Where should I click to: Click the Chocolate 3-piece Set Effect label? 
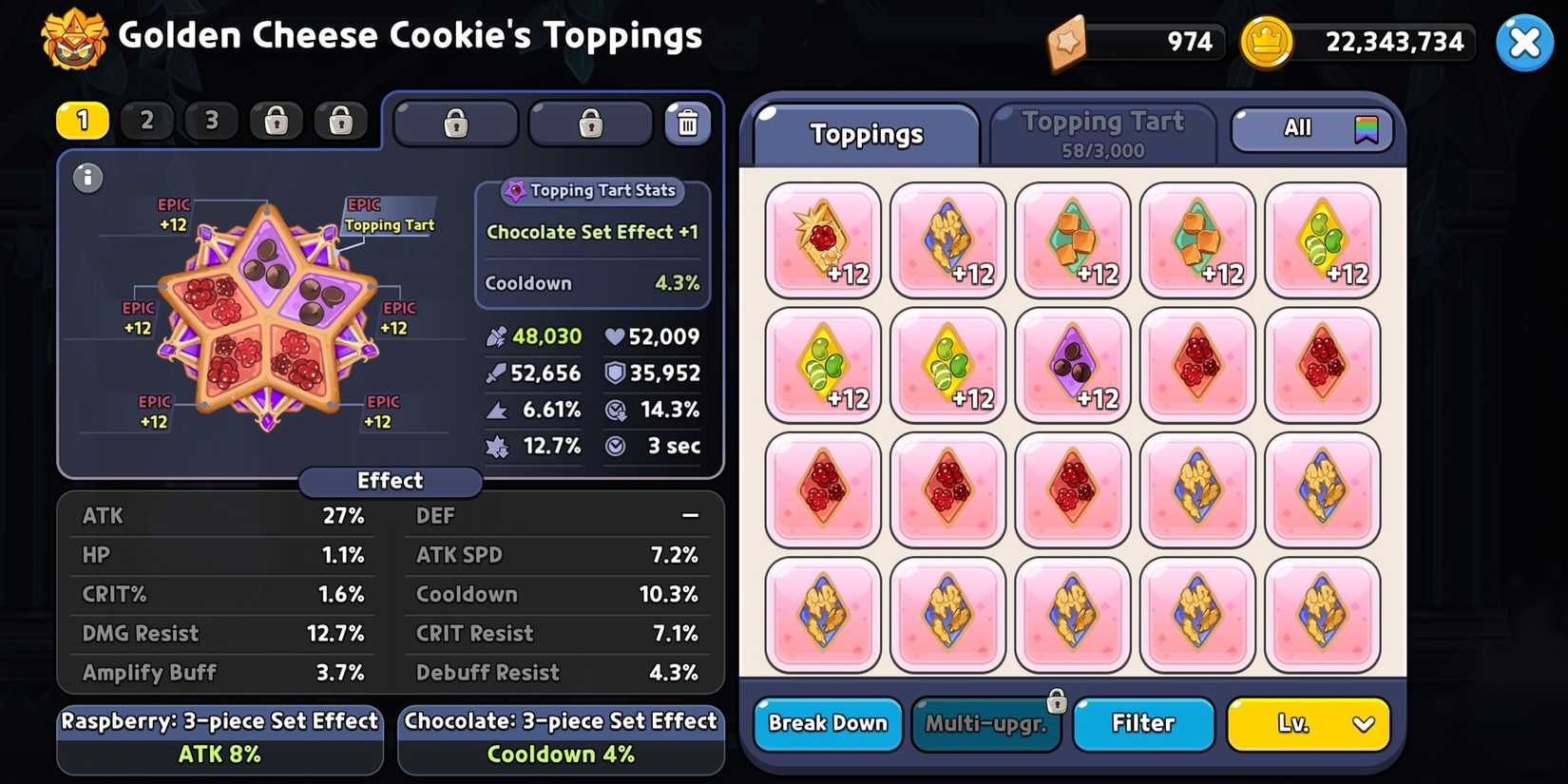point(560,721)
